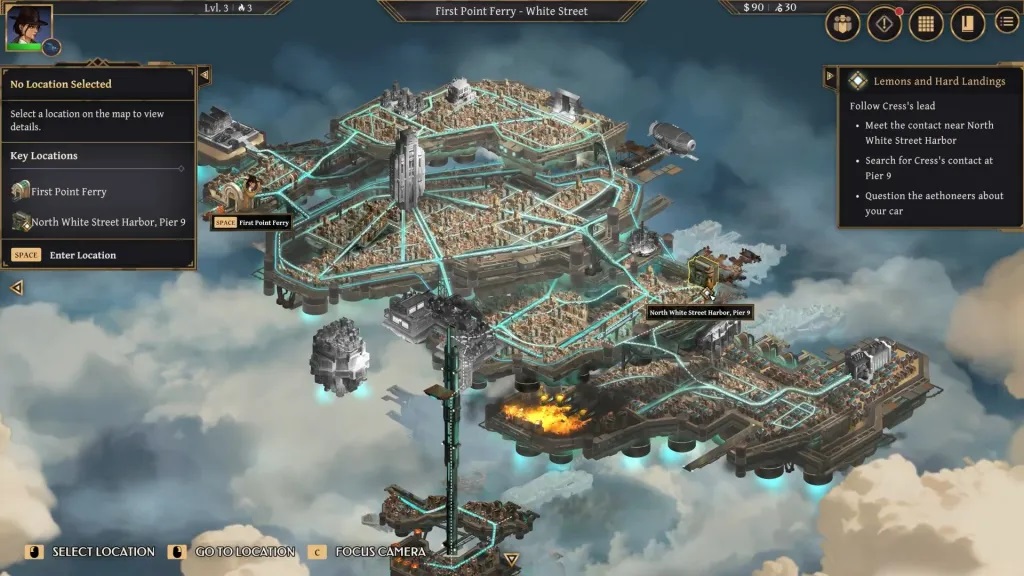Open the Lemons and Hard Landings quest title
The height and width of the screenshot is (576, 1024).
pos(939,81)
